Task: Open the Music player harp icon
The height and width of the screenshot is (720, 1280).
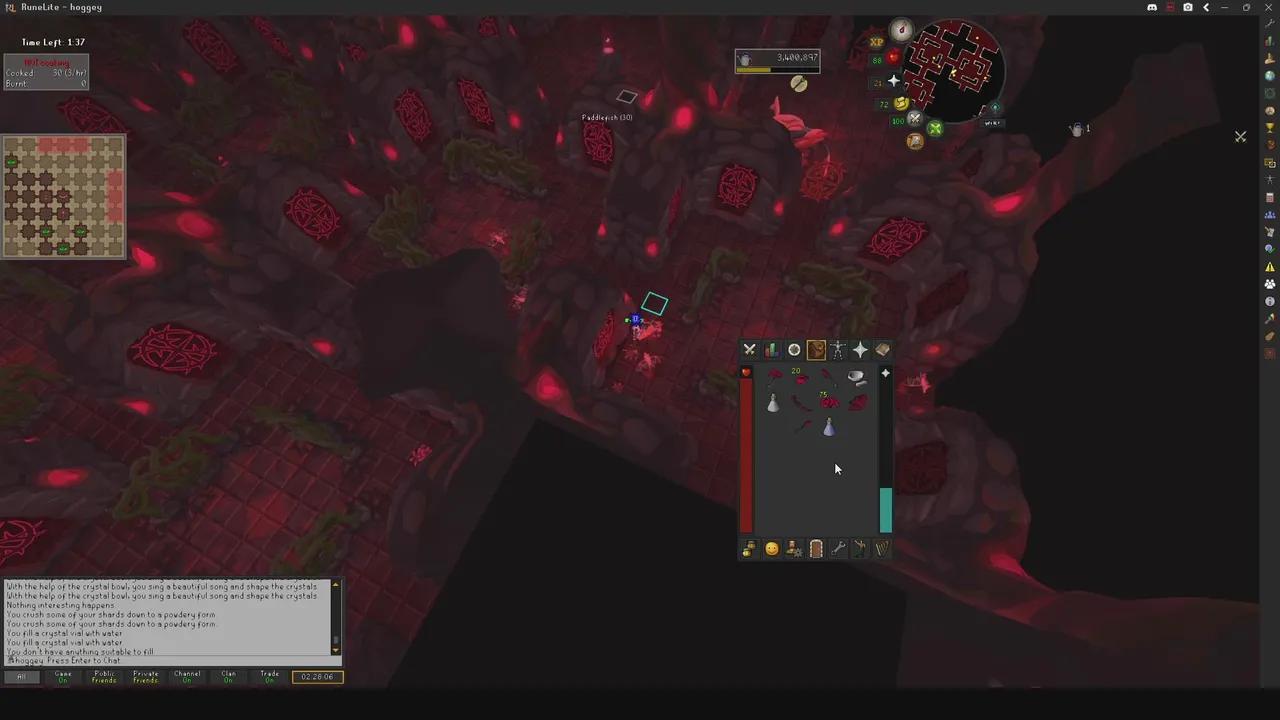Action: 882,548
